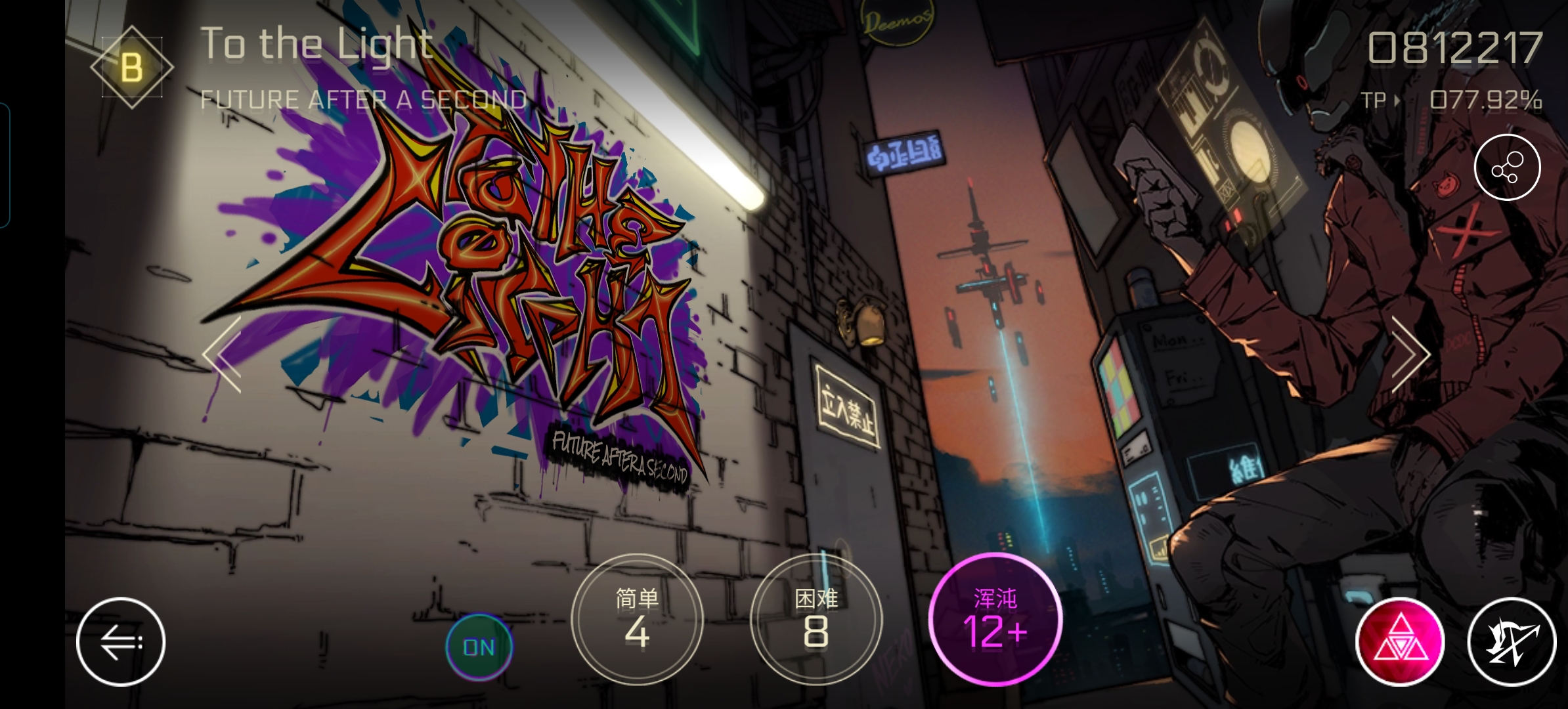Viewport: 1568px width, 709px height.
Task: Choose the 困难 difficulty level 8
Action: pos(816,620)
